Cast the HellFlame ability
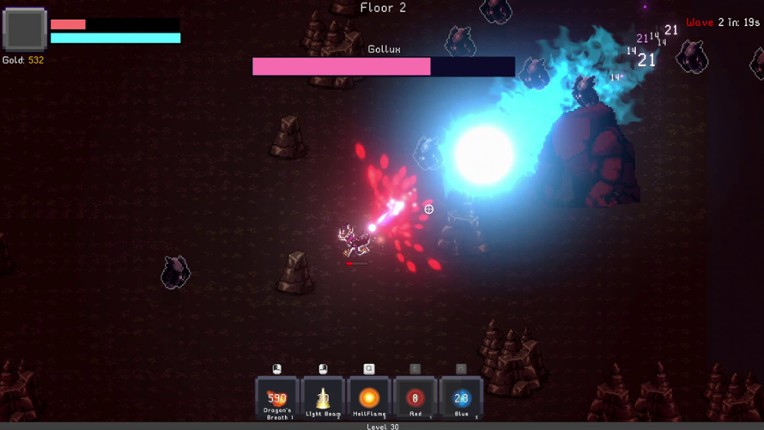 (369, 398)
